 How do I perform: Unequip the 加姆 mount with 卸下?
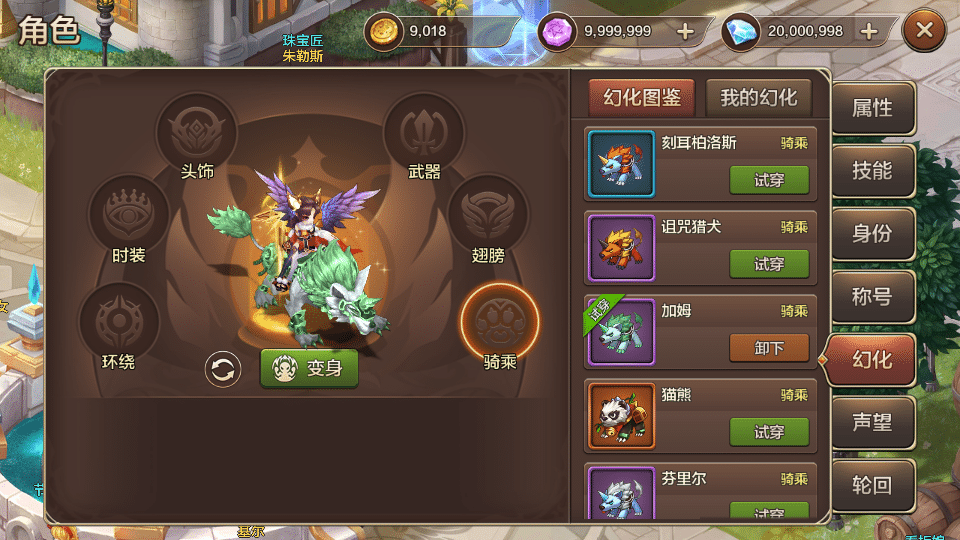tap(769, 348)
